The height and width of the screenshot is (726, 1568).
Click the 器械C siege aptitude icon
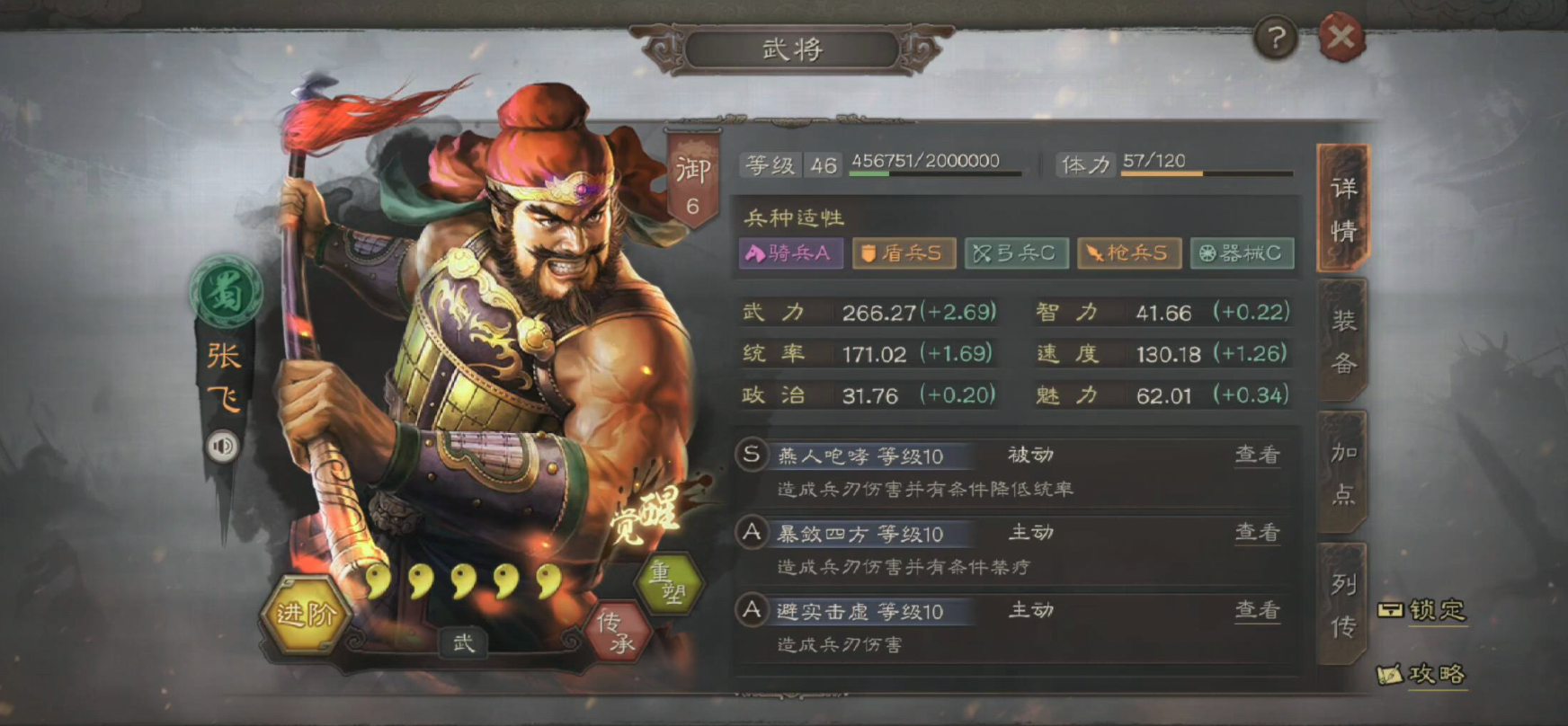tap(1243, 254)
